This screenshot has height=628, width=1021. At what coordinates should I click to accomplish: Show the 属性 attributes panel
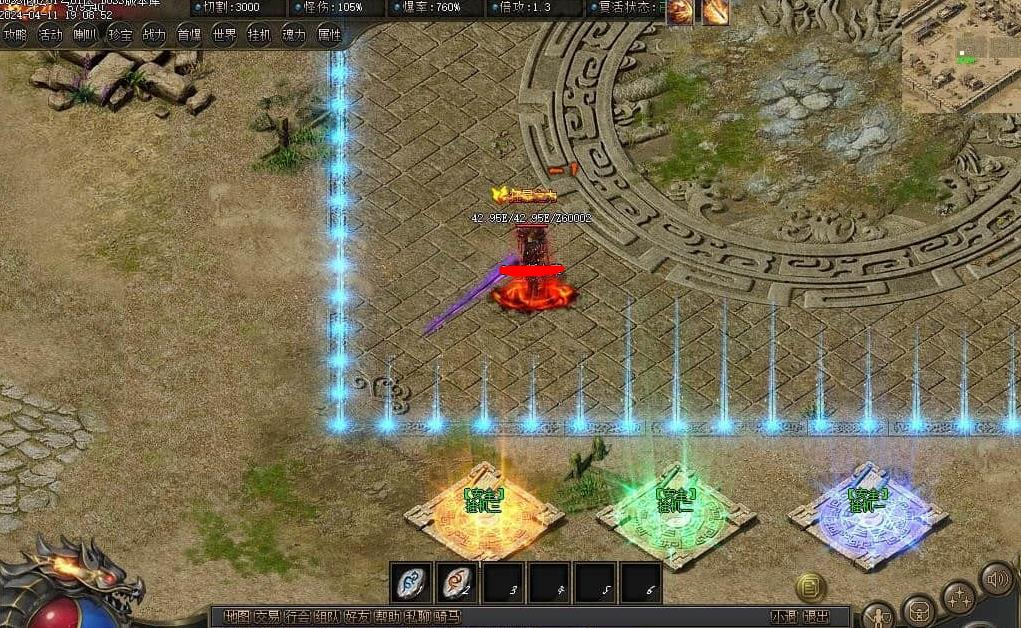(x=329, y=35)
